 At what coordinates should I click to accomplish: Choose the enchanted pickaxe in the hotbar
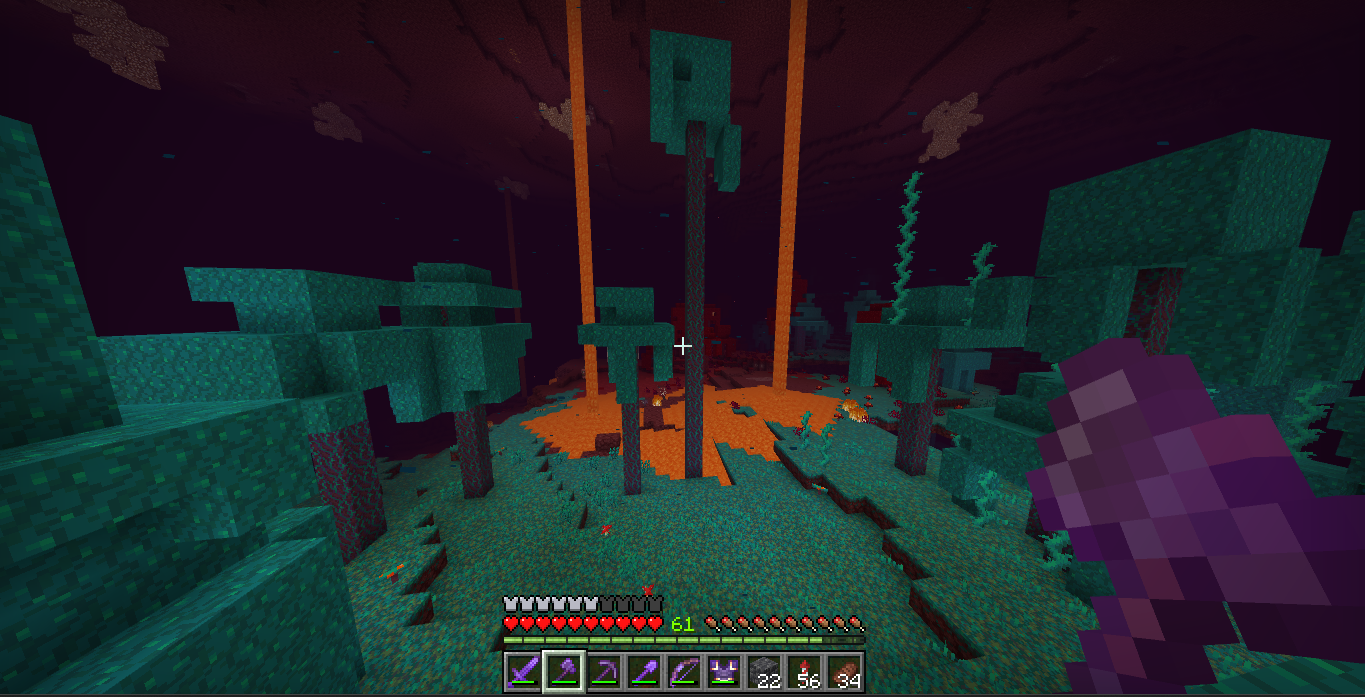tap(603, 671)
